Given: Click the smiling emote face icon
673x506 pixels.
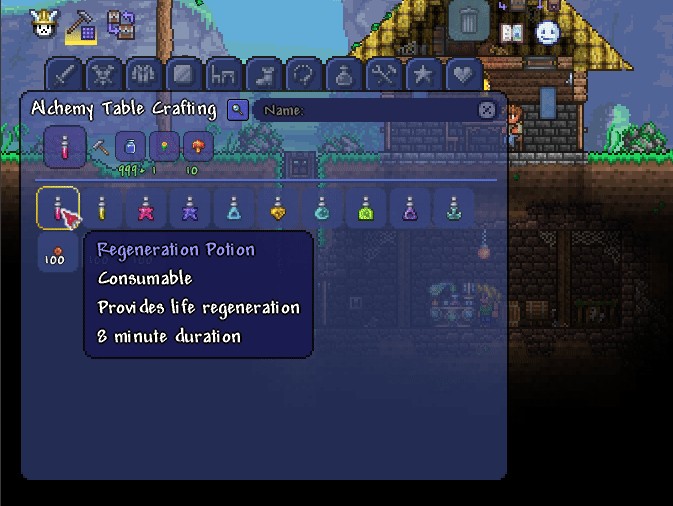Looking at the screenshot, I should [547, 32].
